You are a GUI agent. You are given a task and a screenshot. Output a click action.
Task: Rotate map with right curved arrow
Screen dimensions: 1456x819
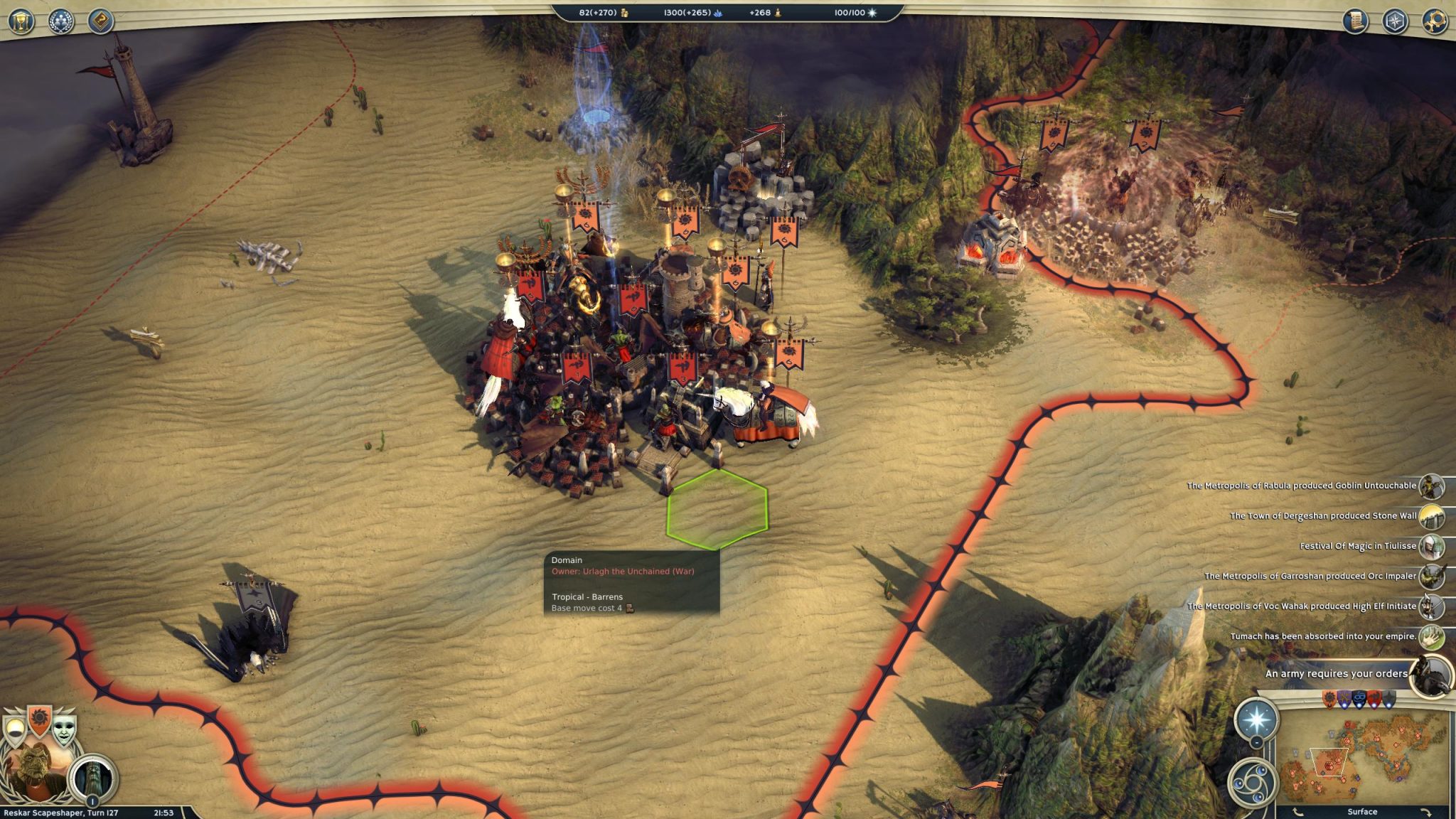(x=1425, y=812)
